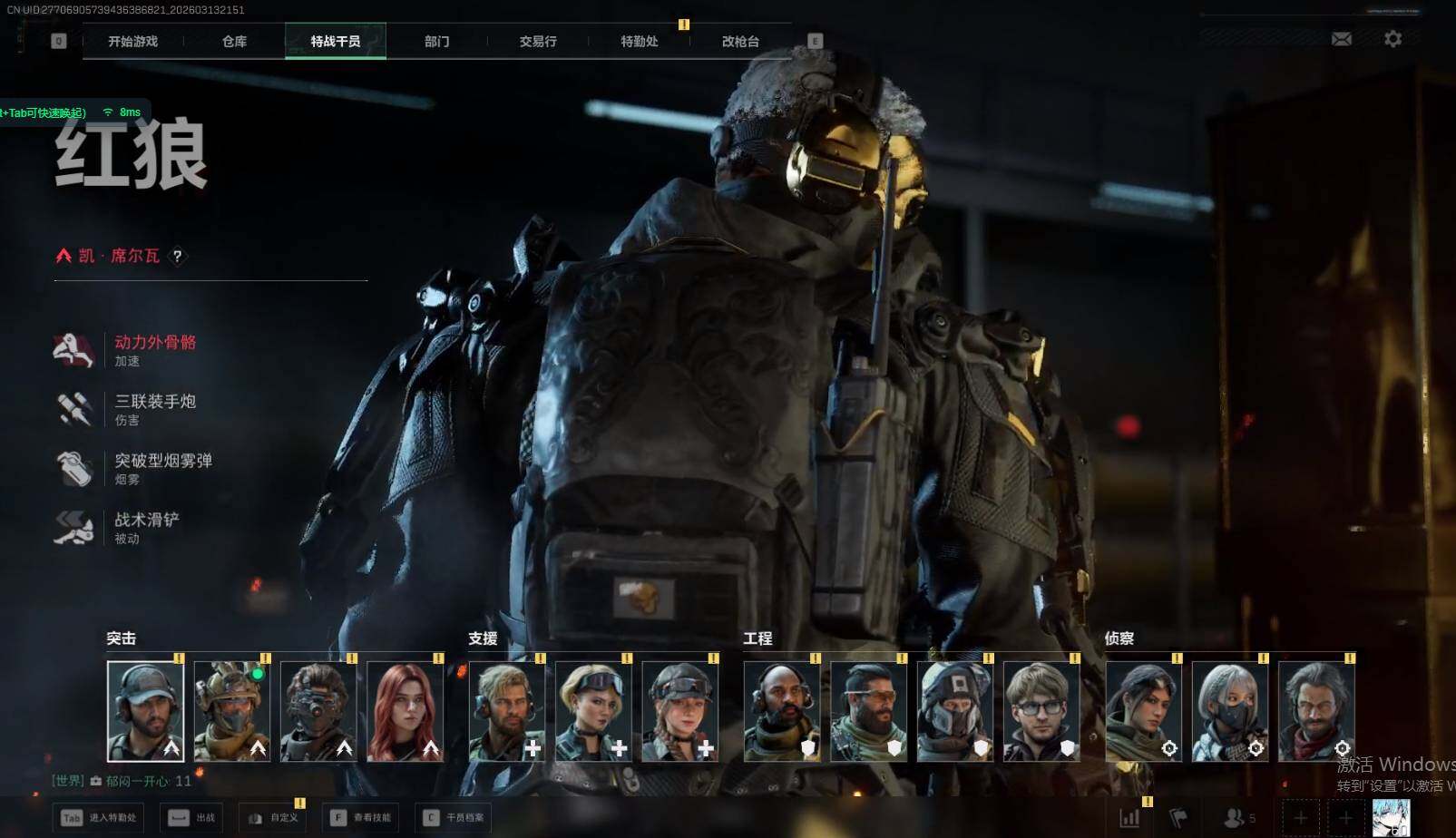Open the 自定义 customize button
Viewport: 1456px width, 838px height.
[272, 818]
